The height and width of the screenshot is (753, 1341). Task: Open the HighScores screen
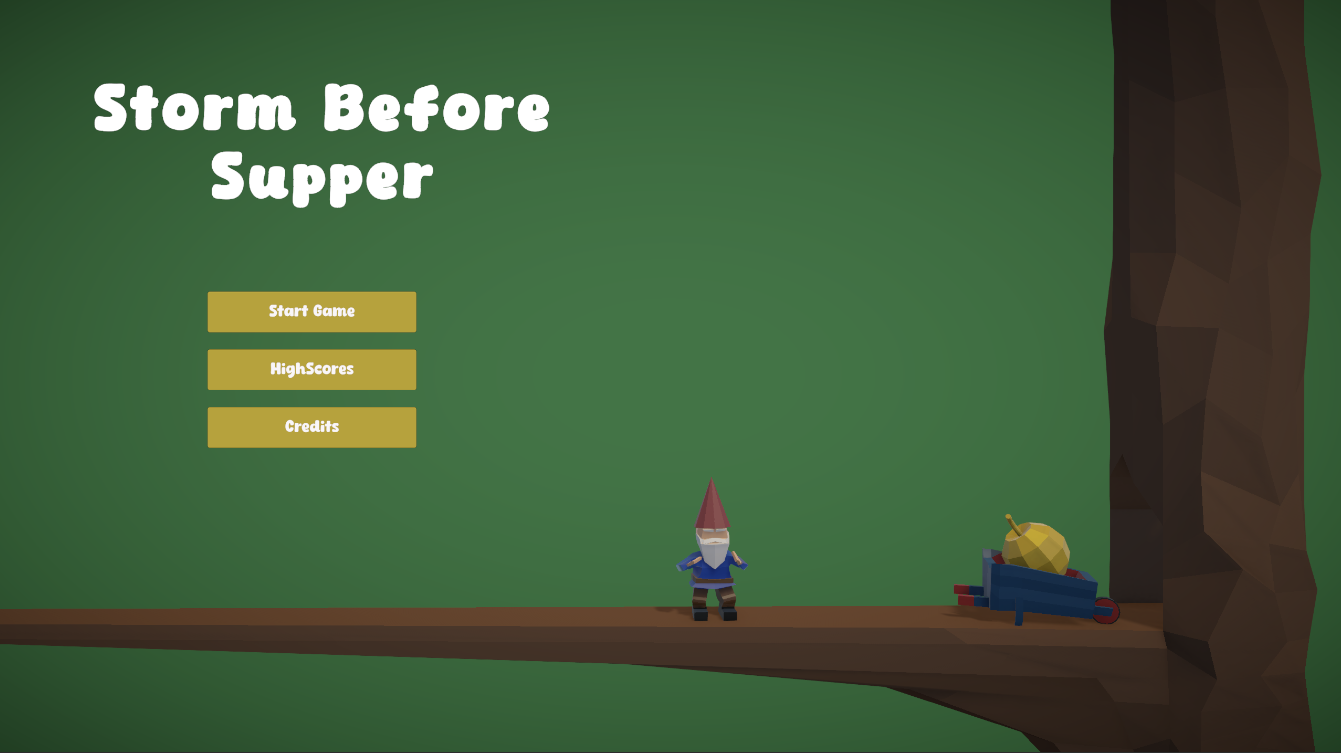(311, 369)
